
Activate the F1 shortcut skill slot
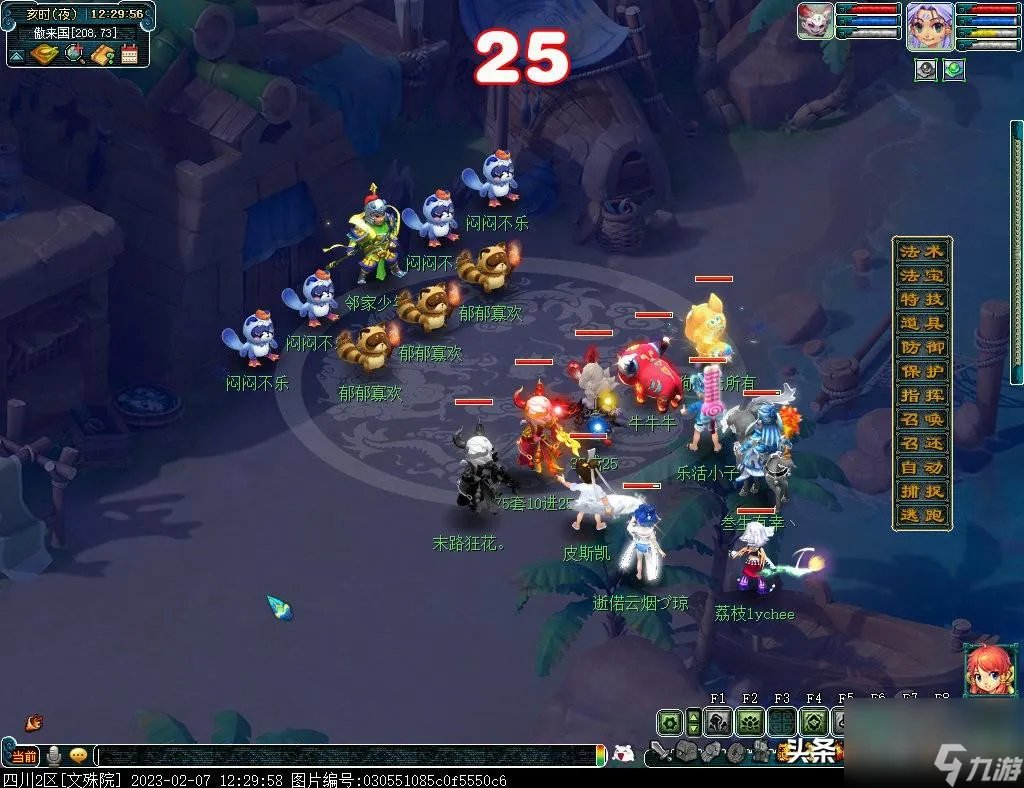click(x=718, y=722)
